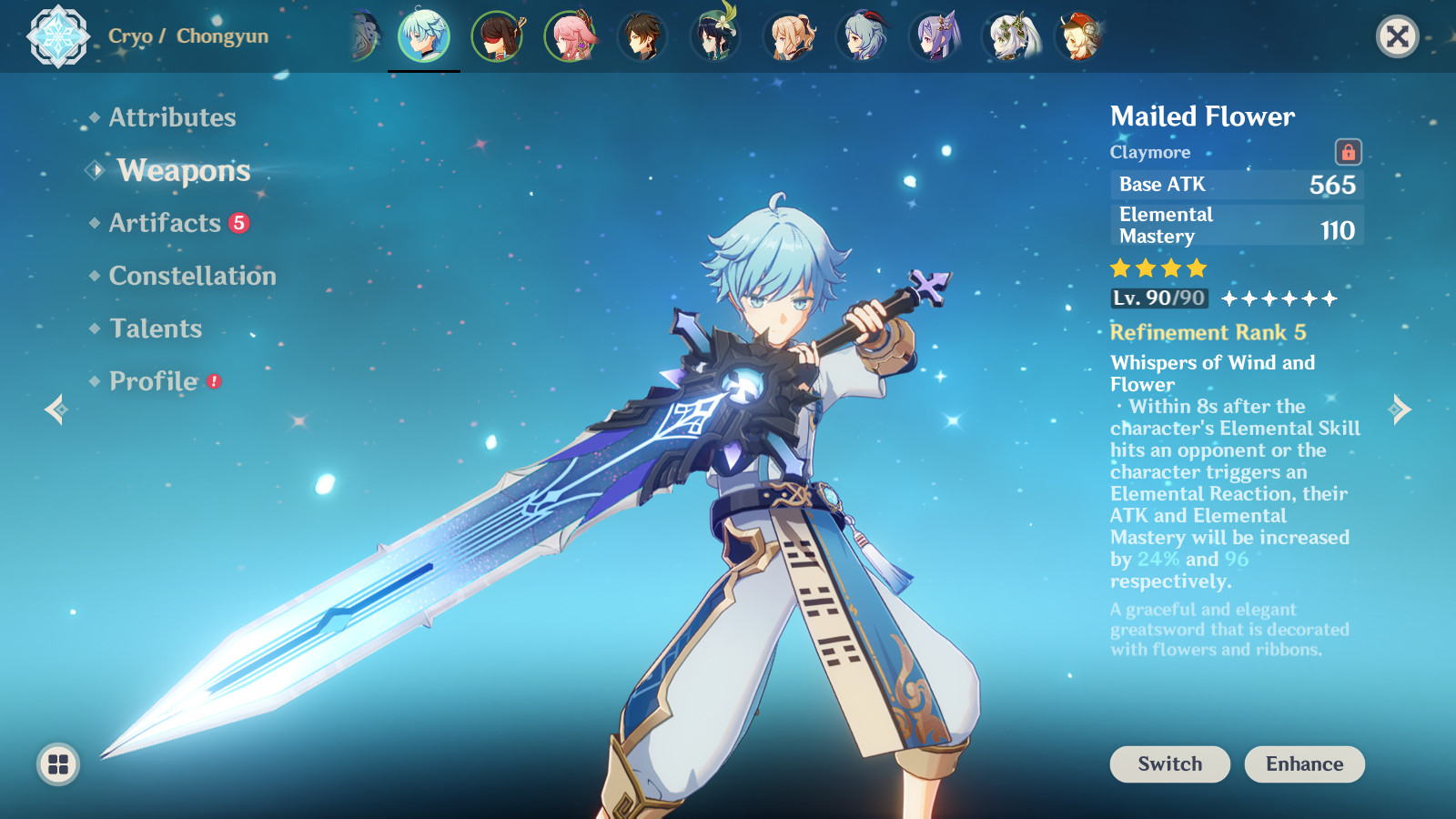This screenshot has width=1456, height=819.
Task: Select Venti's portrait with green hat
Action: [715, 37]
